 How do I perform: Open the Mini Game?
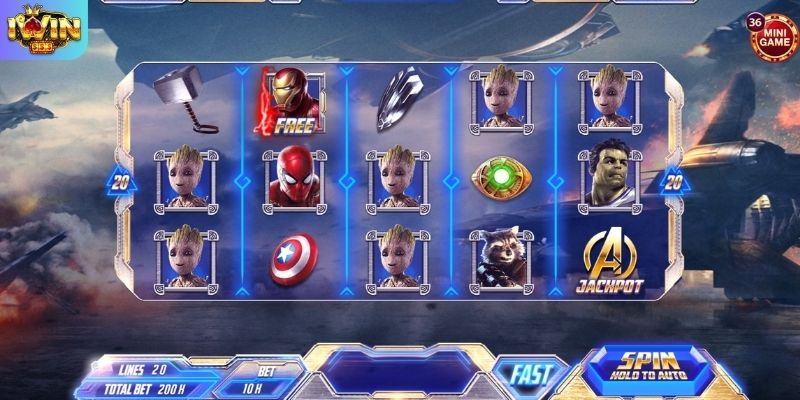click(772, 39)
